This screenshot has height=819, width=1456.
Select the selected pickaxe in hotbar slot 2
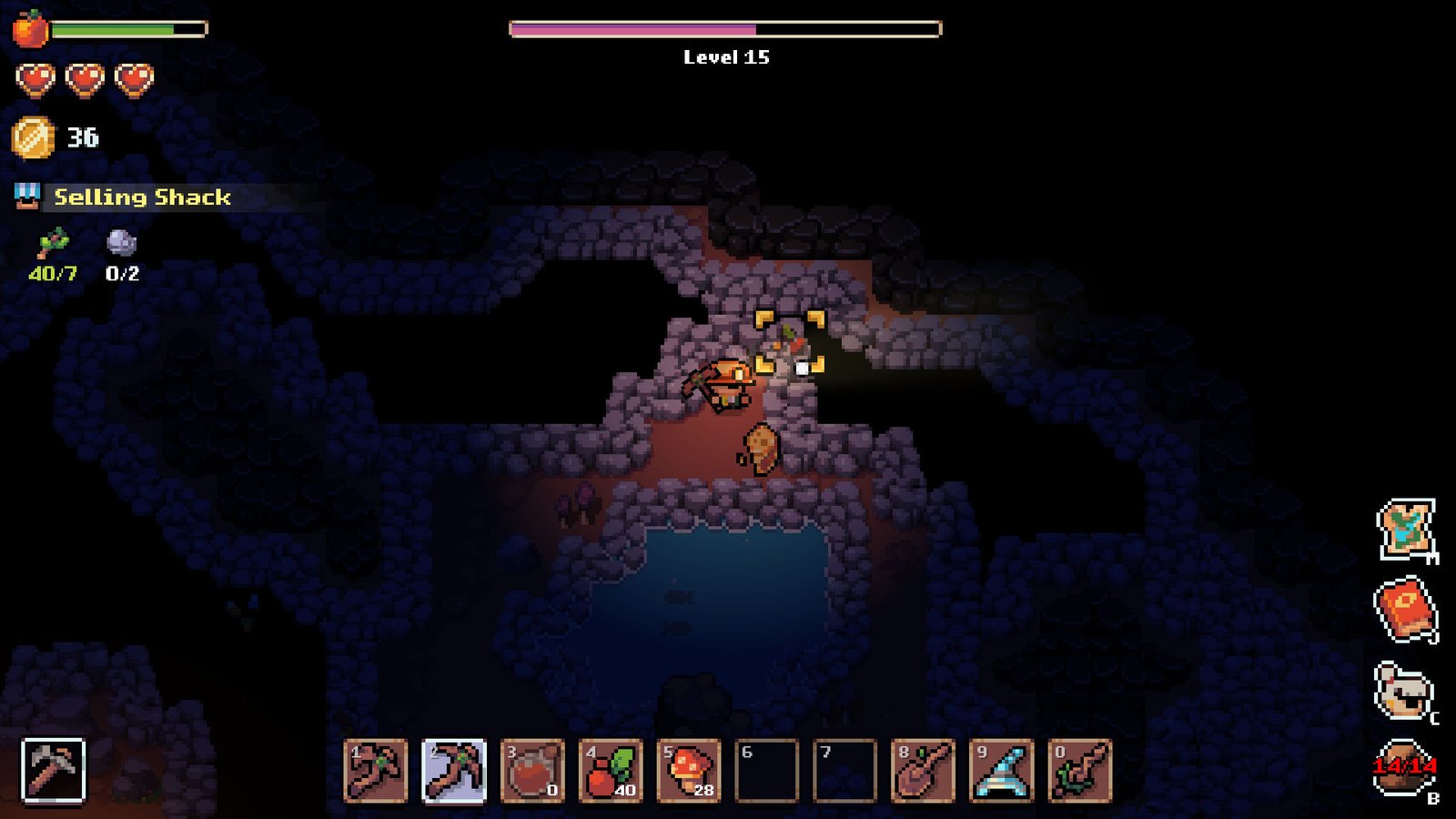(x=454, y=771)
